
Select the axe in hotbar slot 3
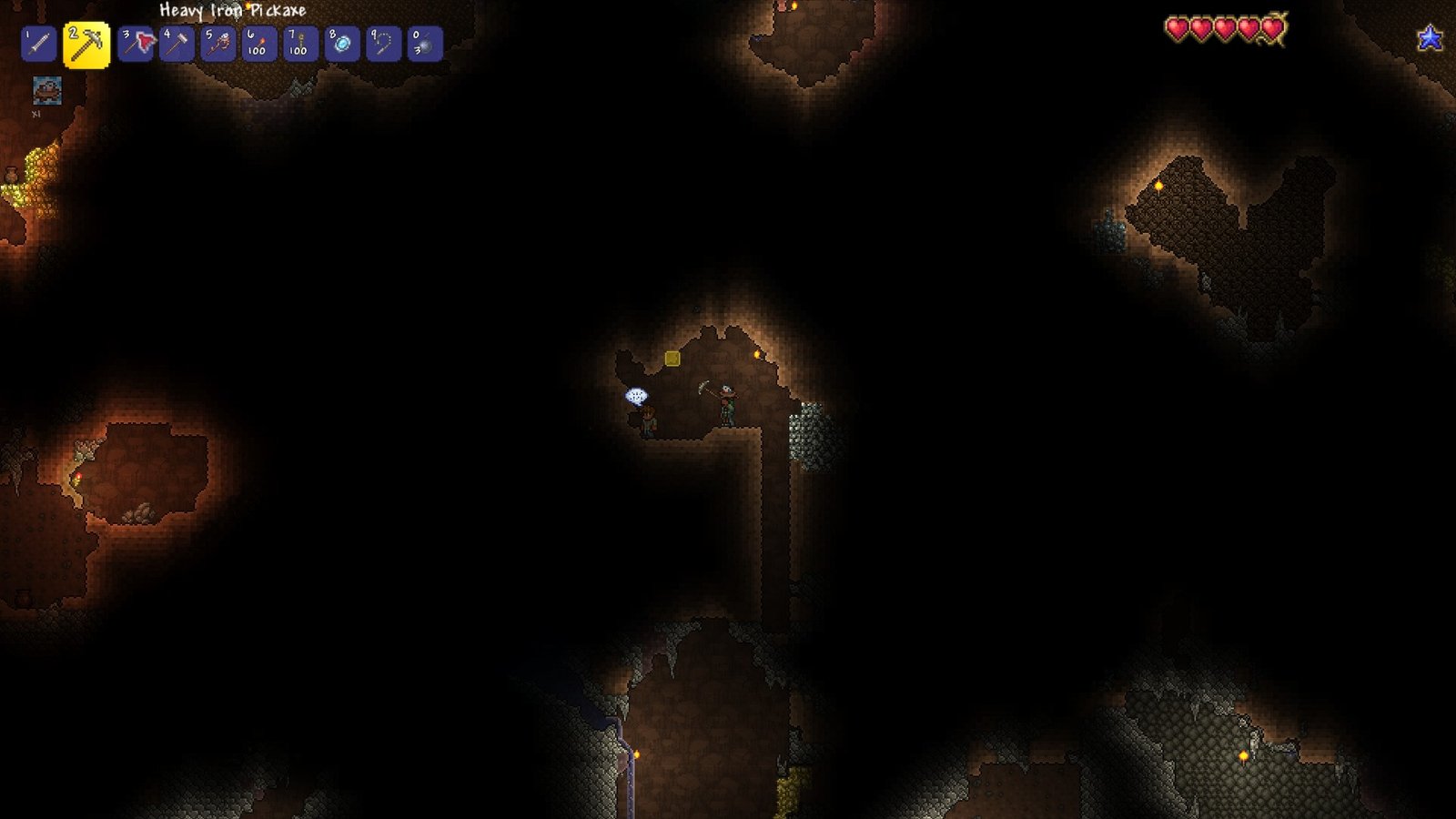point(135,40)
